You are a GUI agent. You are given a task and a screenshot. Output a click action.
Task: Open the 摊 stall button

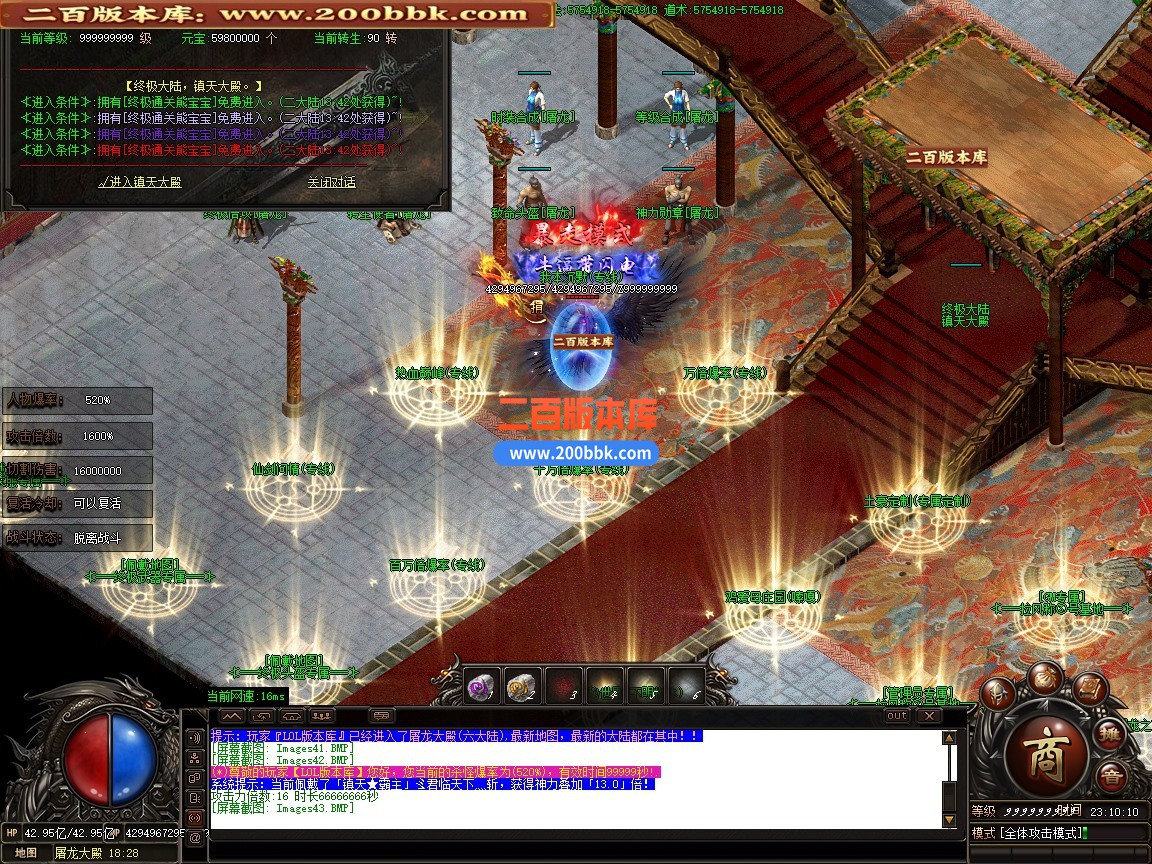click(1109, 735)
